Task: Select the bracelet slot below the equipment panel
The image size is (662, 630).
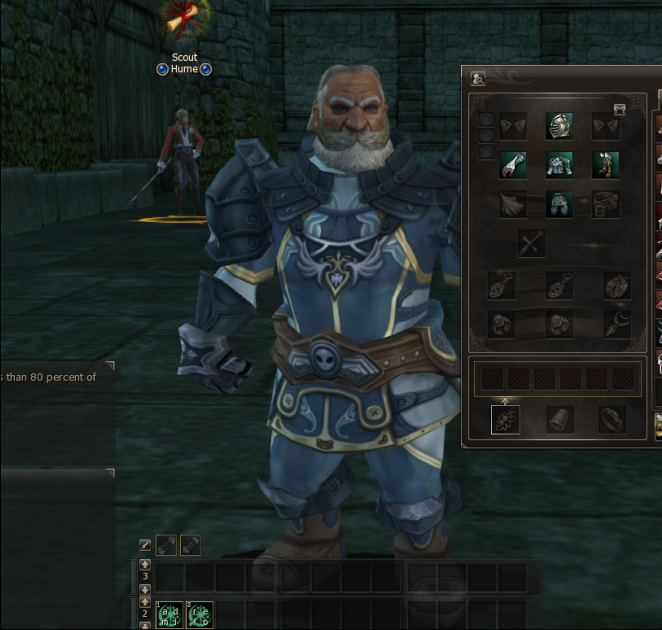Action: 611,420
